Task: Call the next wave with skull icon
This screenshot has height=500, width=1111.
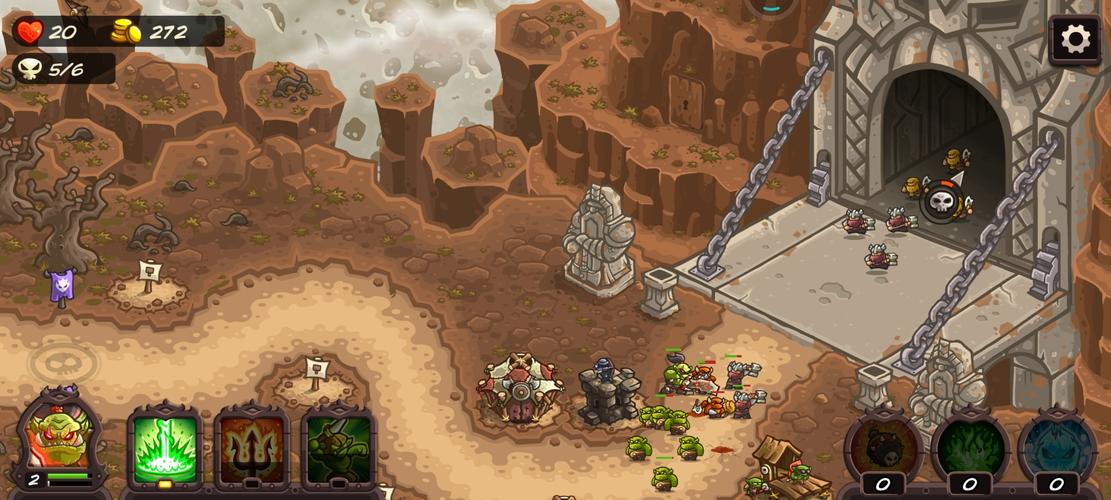Action: pyautogui.click(x=942, y=202)
